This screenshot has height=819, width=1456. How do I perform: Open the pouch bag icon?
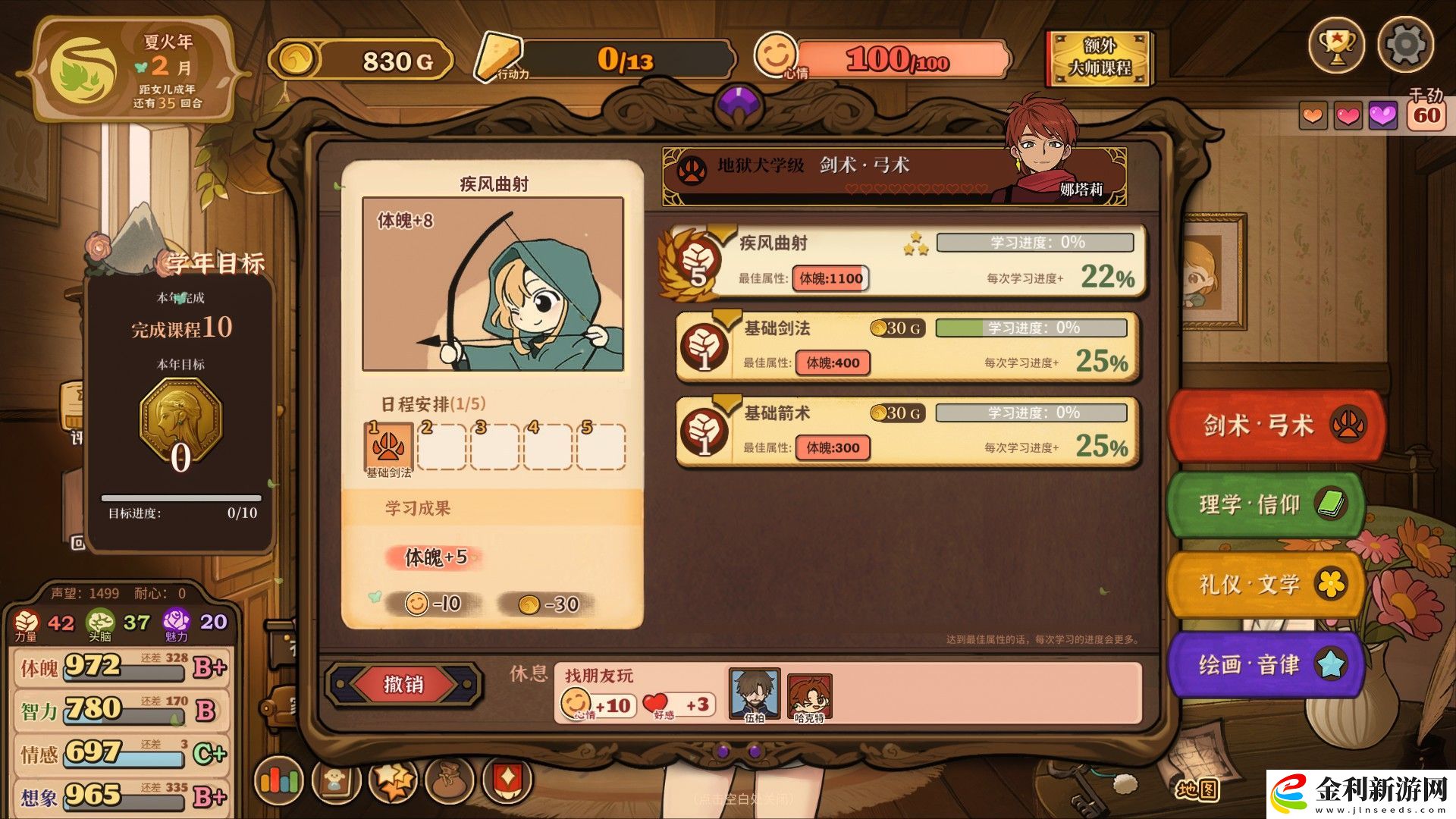tap(449, 780)
